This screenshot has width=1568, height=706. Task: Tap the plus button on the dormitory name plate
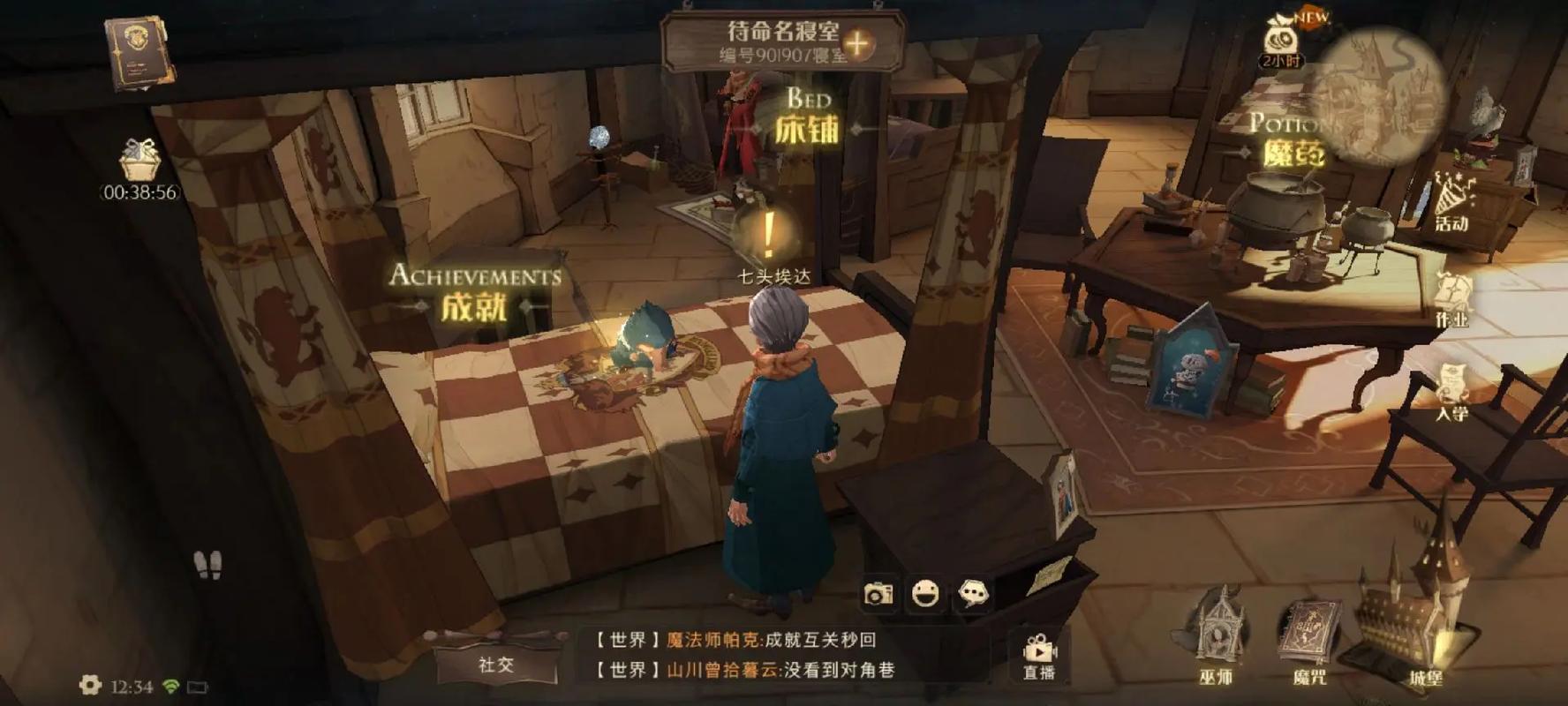(856, 43)
